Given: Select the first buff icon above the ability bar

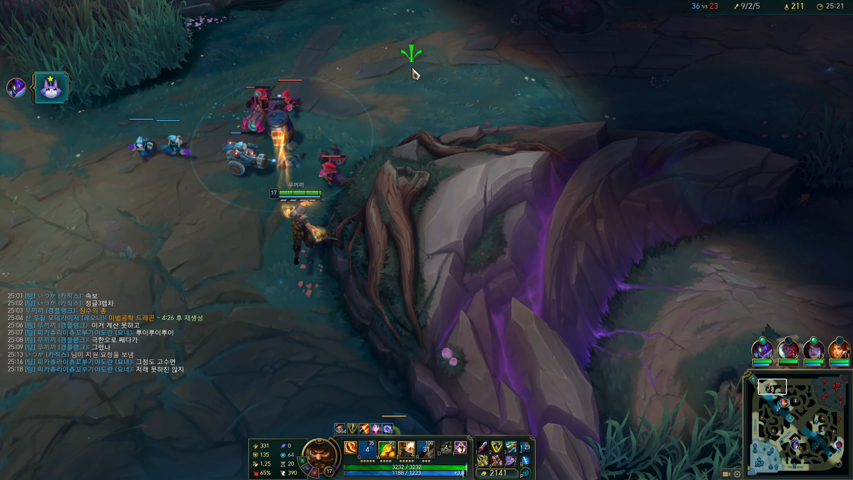Looking at the screenshot, I should 341,429.
